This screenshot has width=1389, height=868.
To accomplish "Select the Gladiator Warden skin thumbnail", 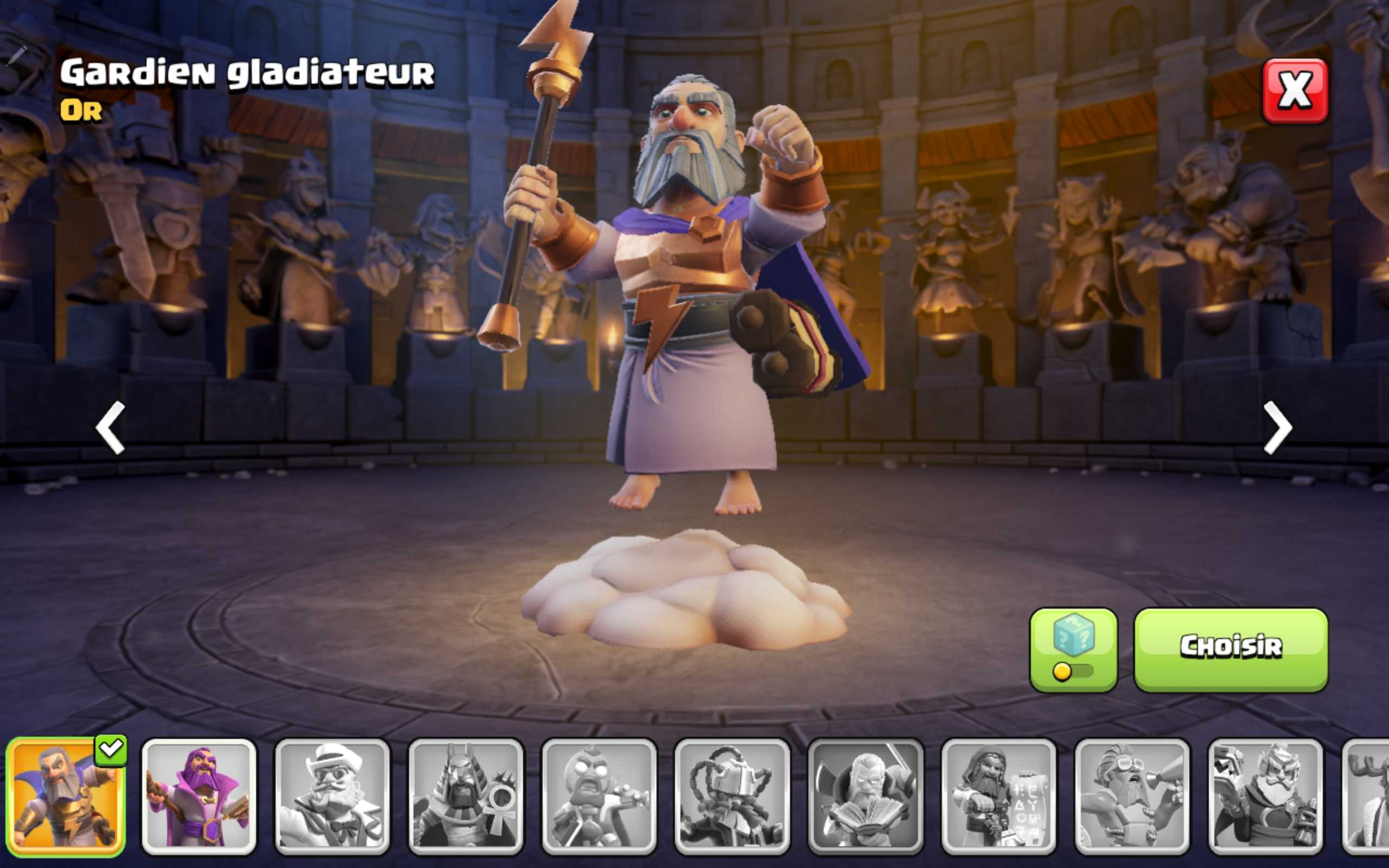I will tap(66, 796).
